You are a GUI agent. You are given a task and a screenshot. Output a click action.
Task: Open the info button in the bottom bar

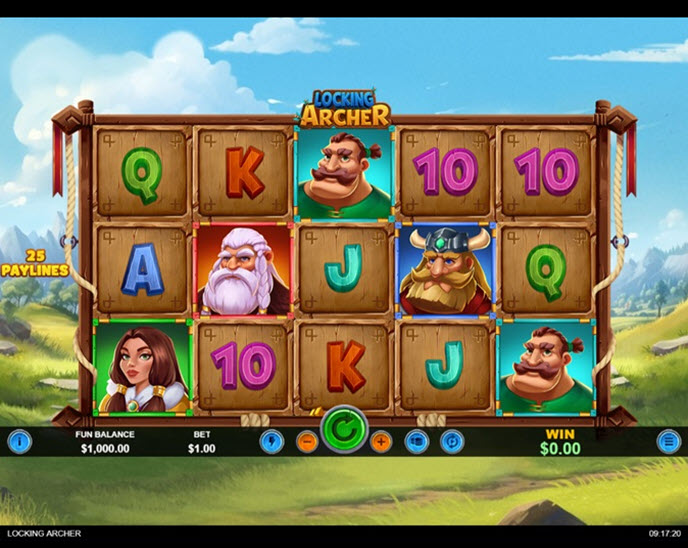coord(20,441)
